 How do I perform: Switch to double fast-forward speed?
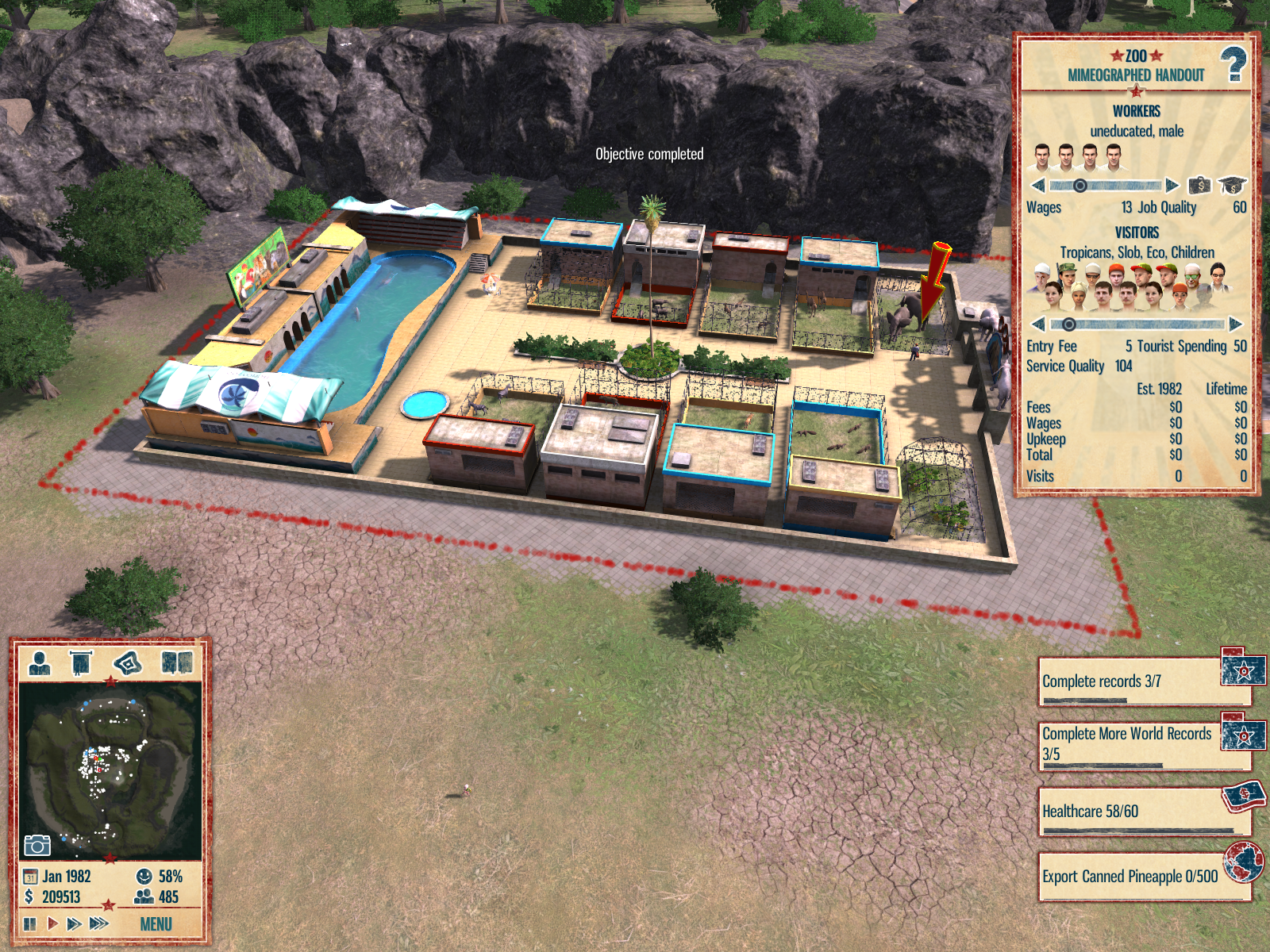(x=74, y=923)
